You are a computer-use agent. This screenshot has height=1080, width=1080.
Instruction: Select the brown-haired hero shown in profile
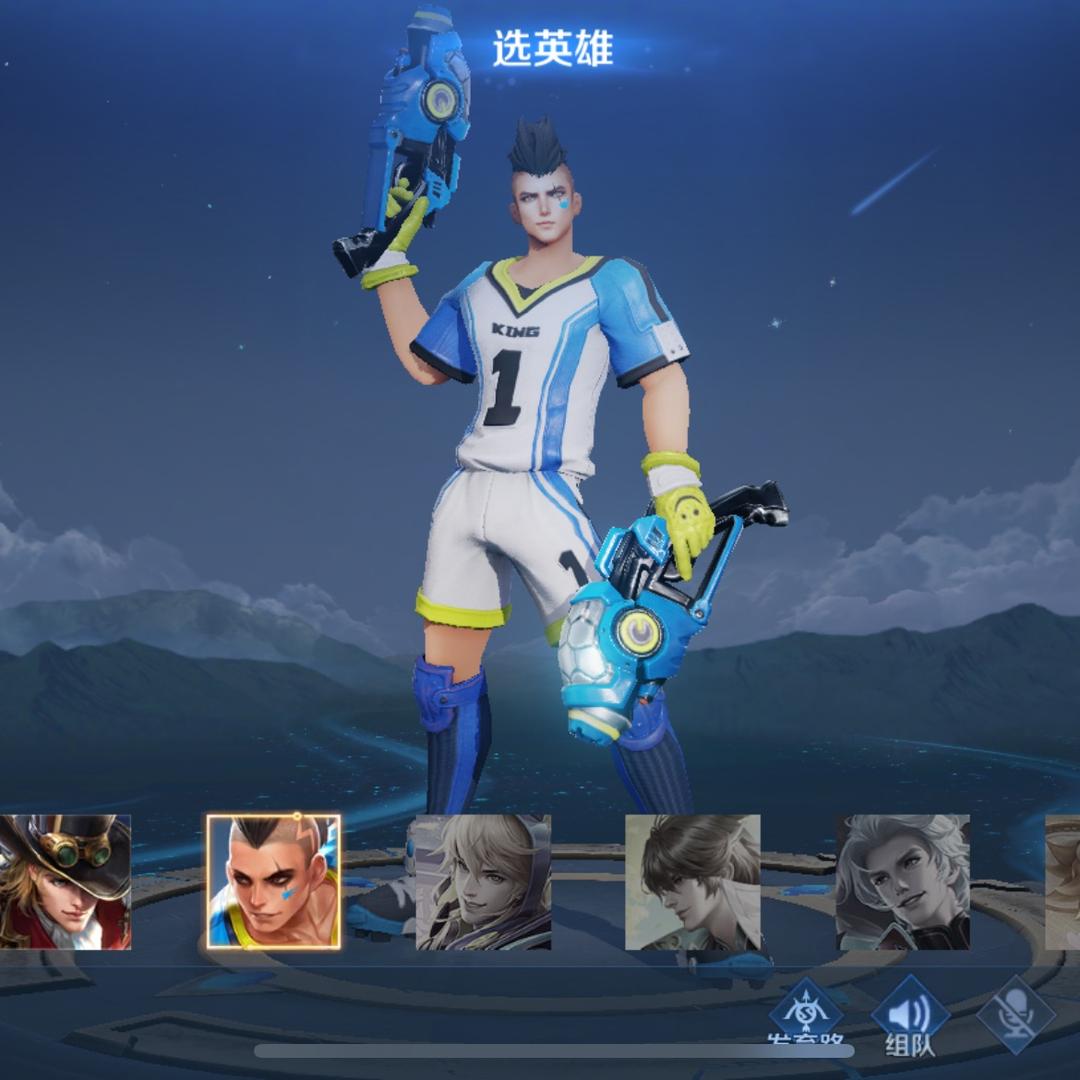(x=692, y=881)
